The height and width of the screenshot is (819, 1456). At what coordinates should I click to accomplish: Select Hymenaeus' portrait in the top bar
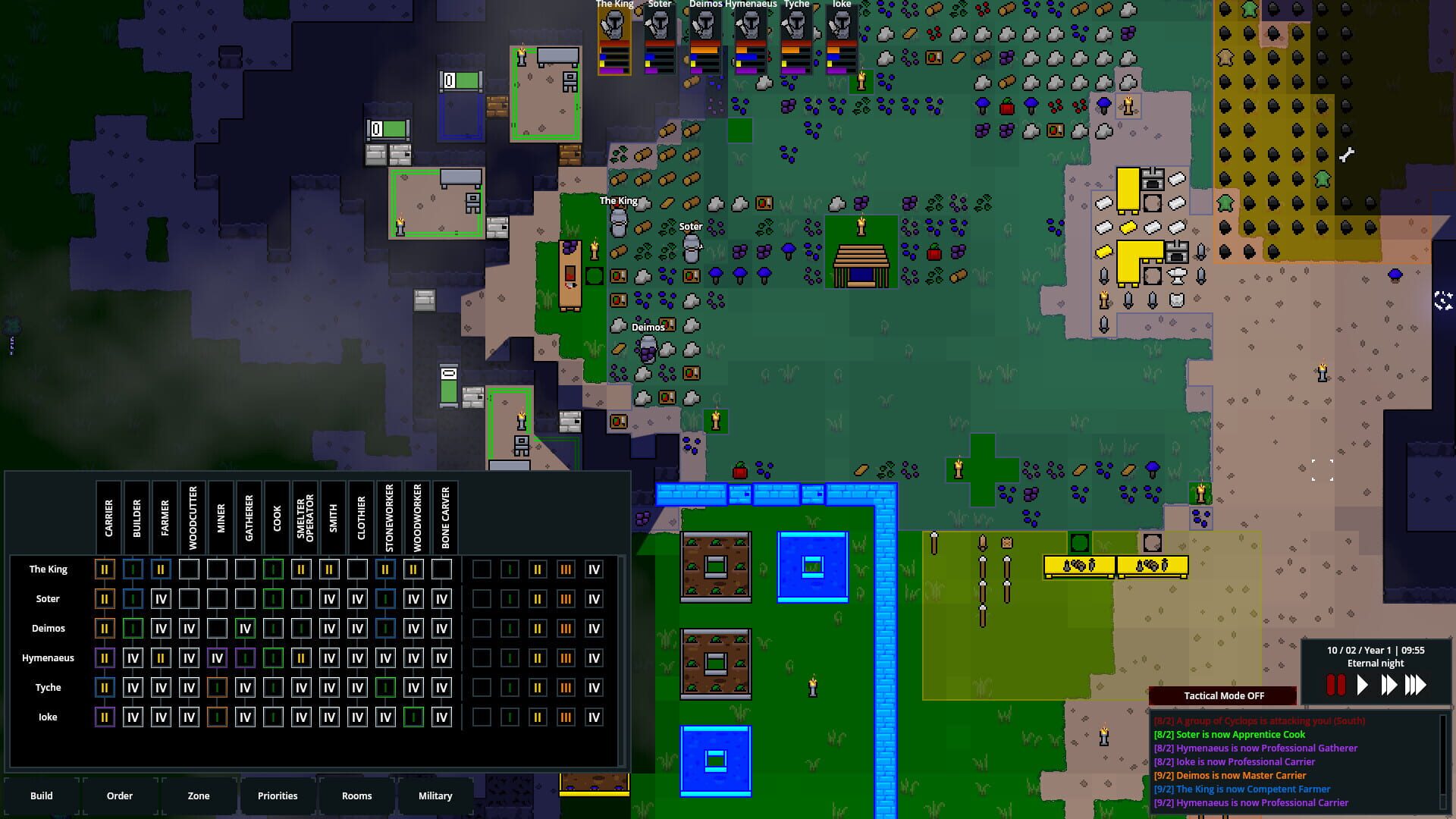[751, 34]
